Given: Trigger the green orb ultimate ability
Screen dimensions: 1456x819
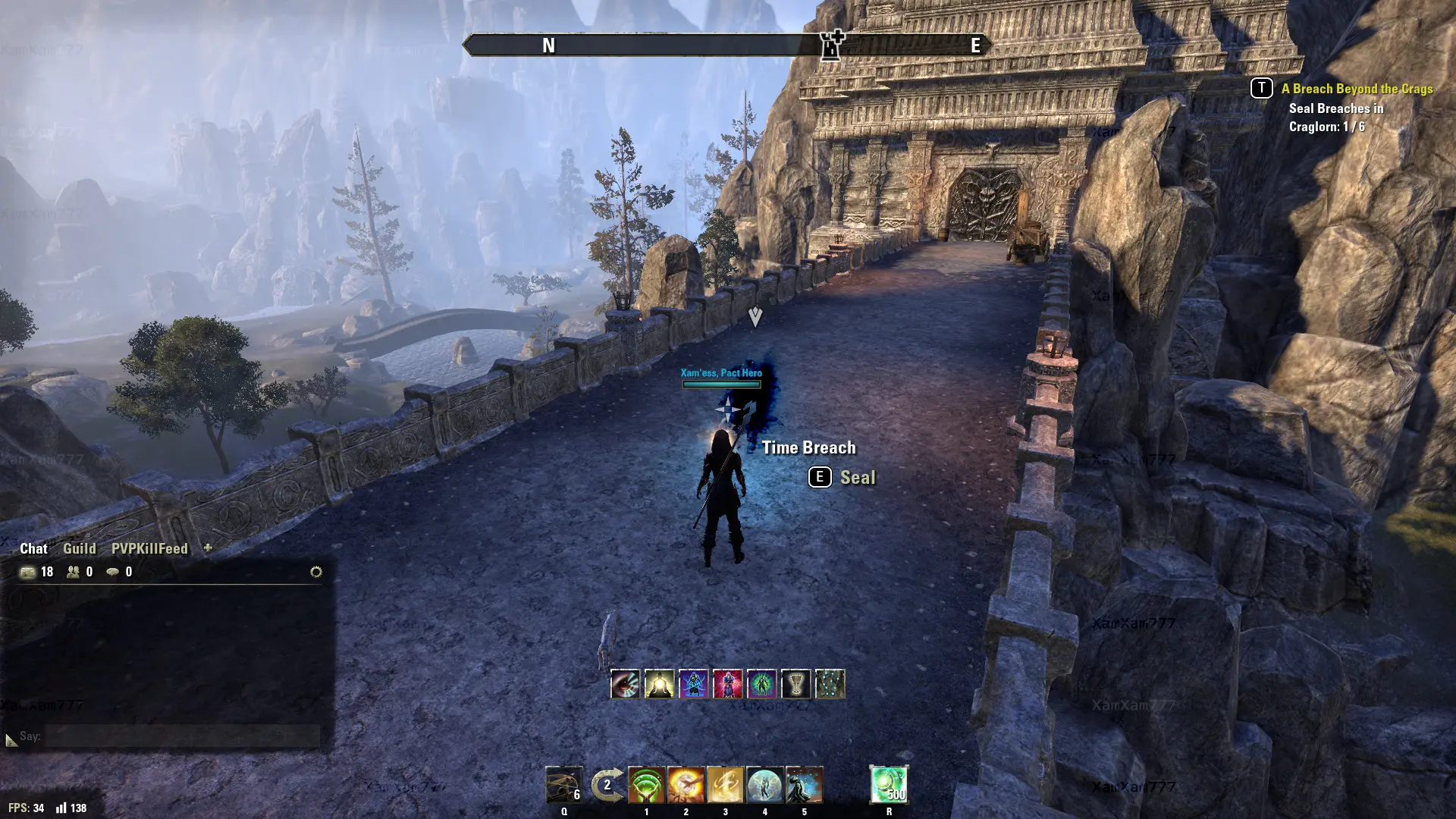Looking at the screenshot, I should coord(889,785).
